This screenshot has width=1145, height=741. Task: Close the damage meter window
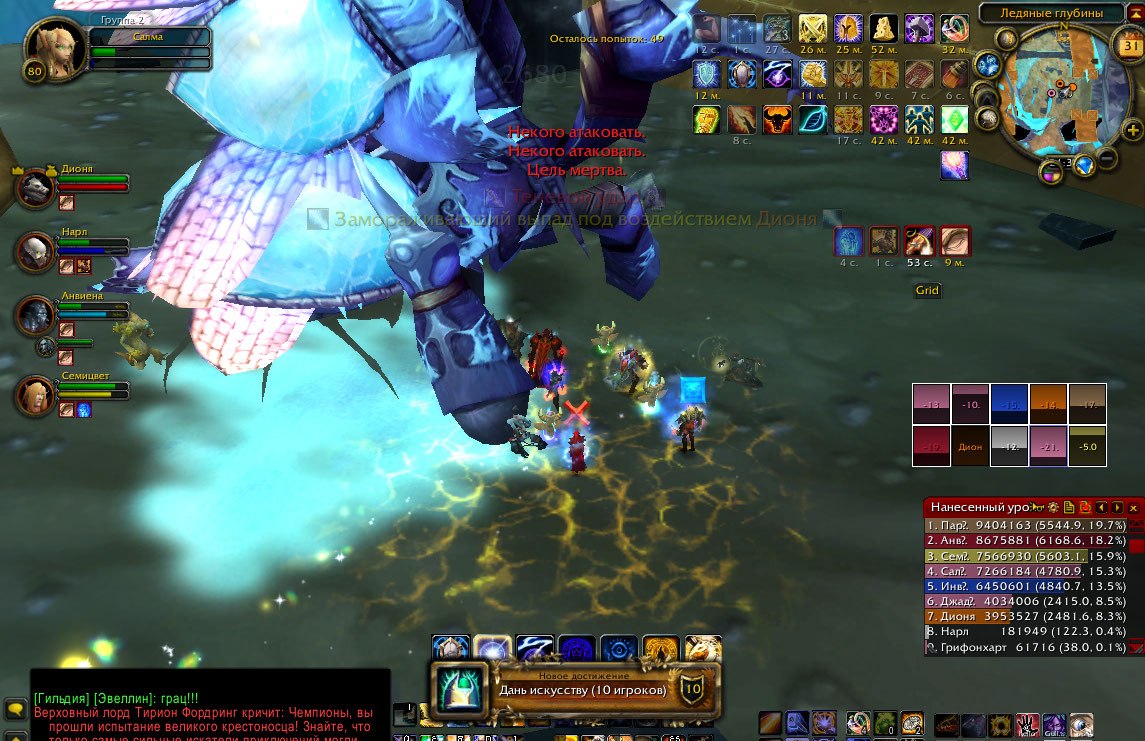1133,508
